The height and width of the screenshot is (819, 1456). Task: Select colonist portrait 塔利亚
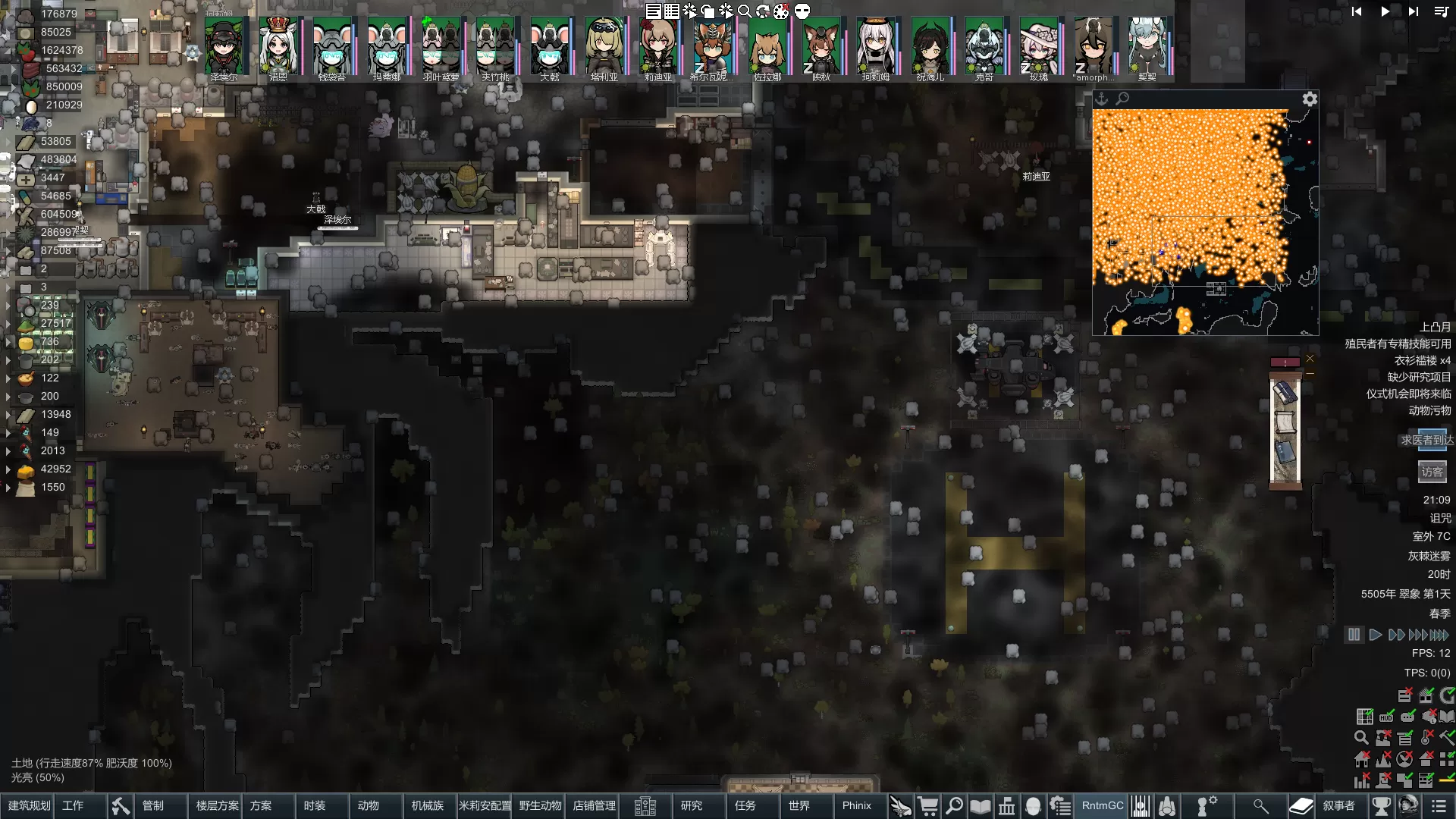coord(604,47)
